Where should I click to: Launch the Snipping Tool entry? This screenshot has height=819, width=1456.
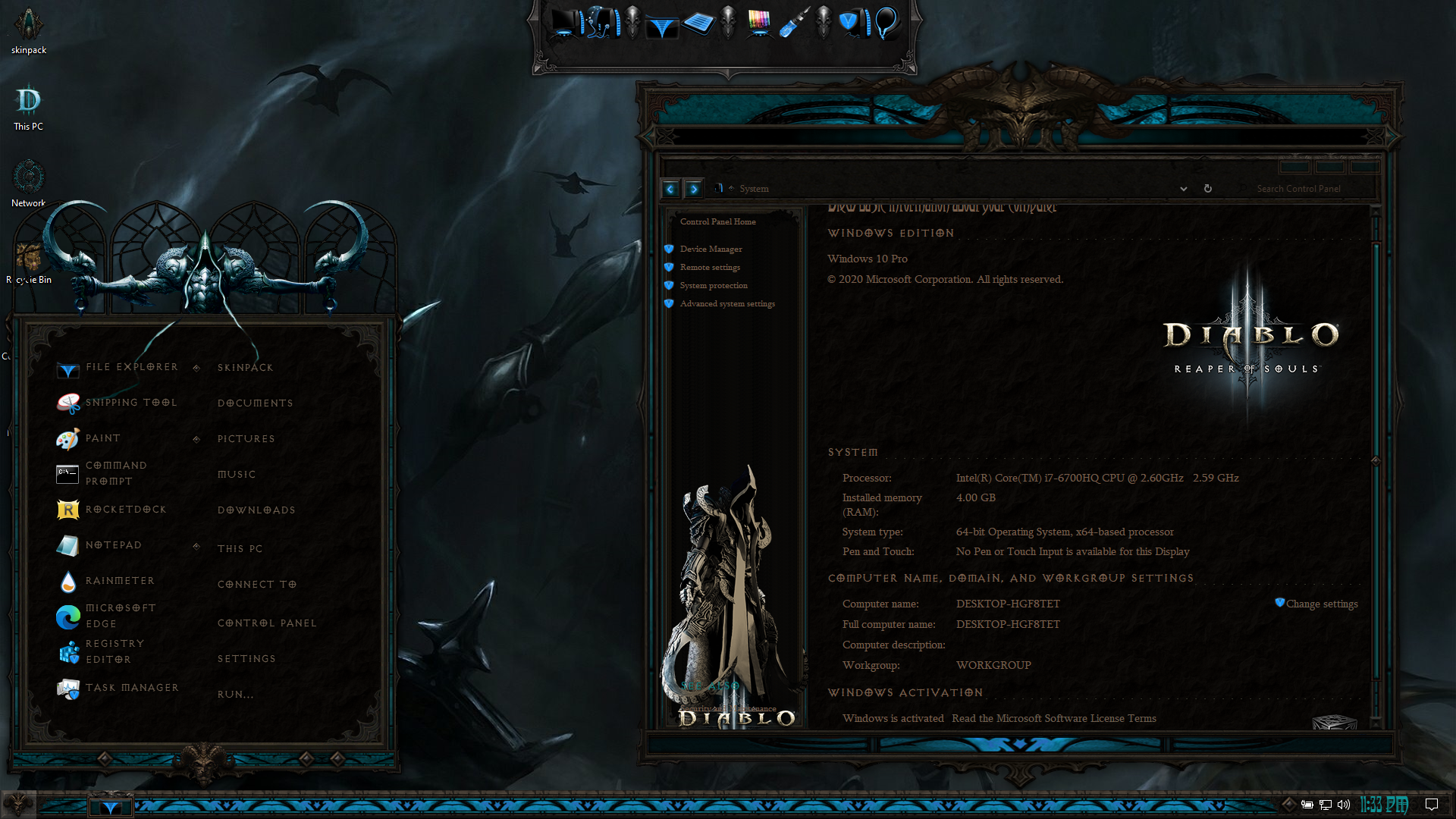(130, 403)
